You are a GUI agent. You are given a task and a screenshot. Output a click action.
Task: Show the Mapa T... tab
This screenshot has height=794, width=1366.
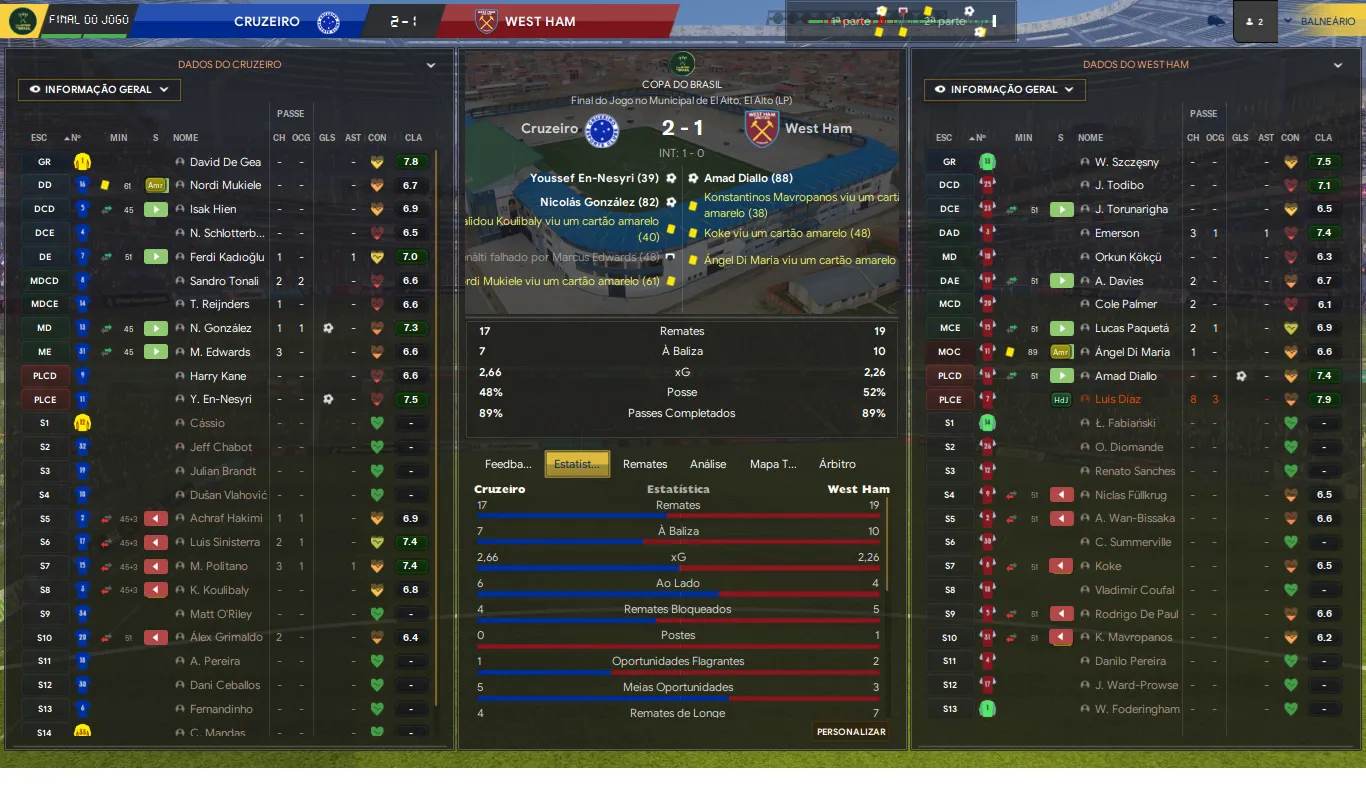[x=773, y=464]
